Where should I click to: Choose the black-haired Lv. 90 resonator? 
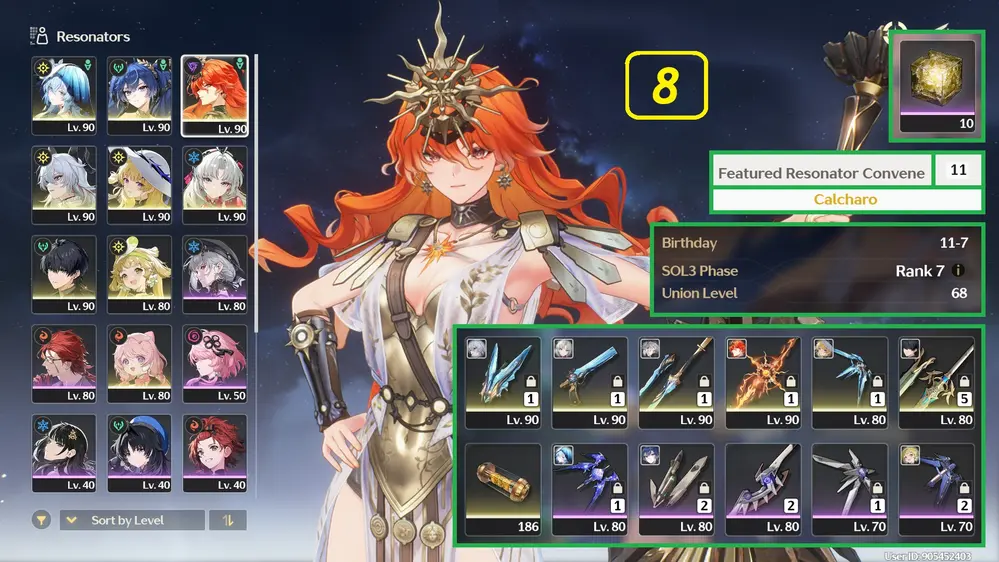coord(64,275)
